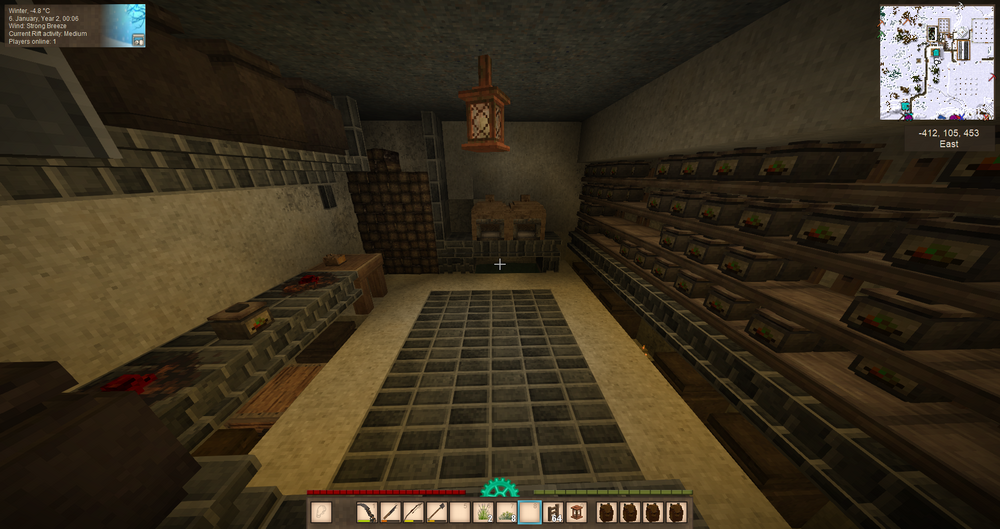Select the scythe hotbar slot

click(x=367, y=513)
